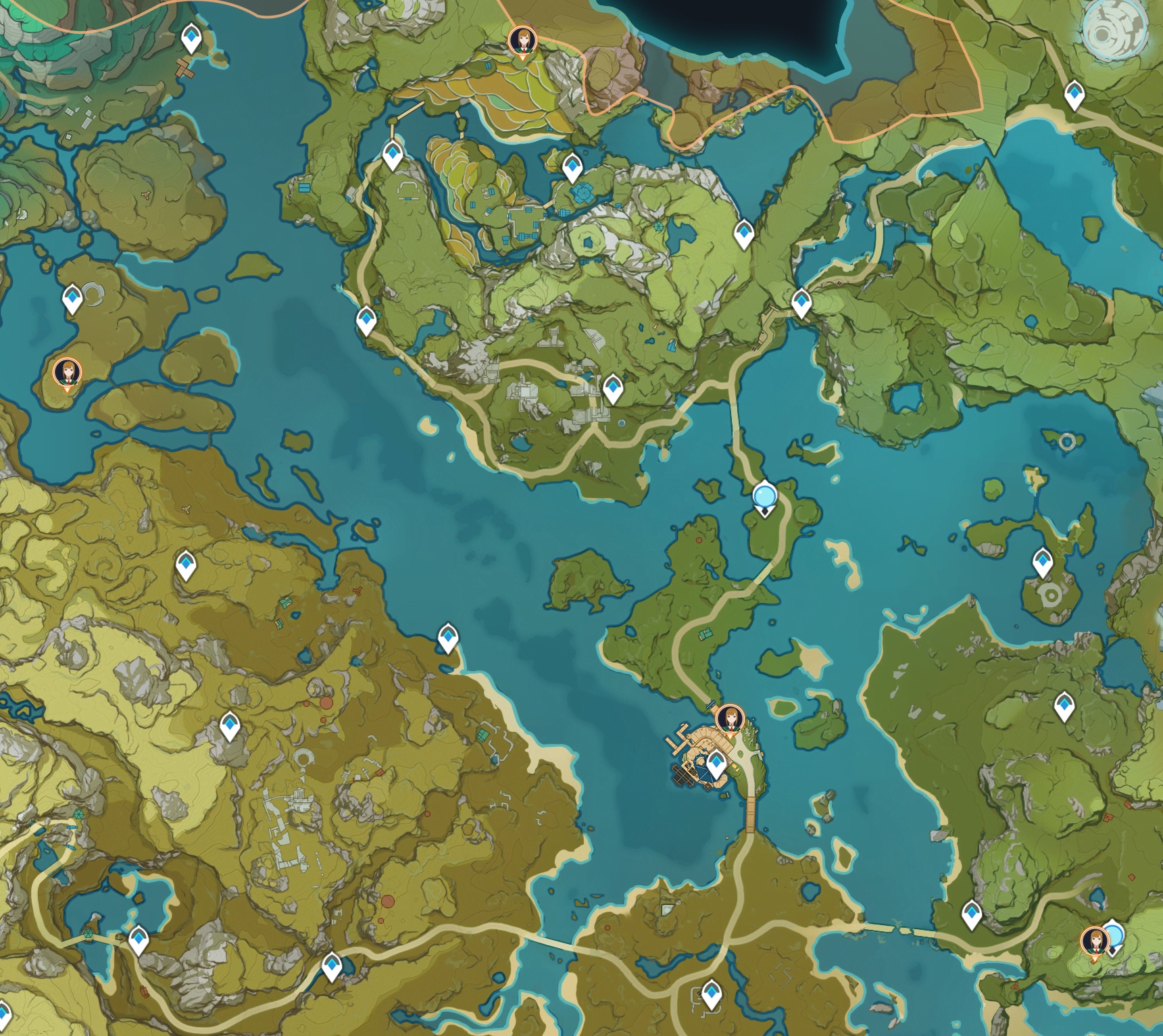Select the waypoint on the eastern ring-ruin islet

click(x=1043, y=562)
